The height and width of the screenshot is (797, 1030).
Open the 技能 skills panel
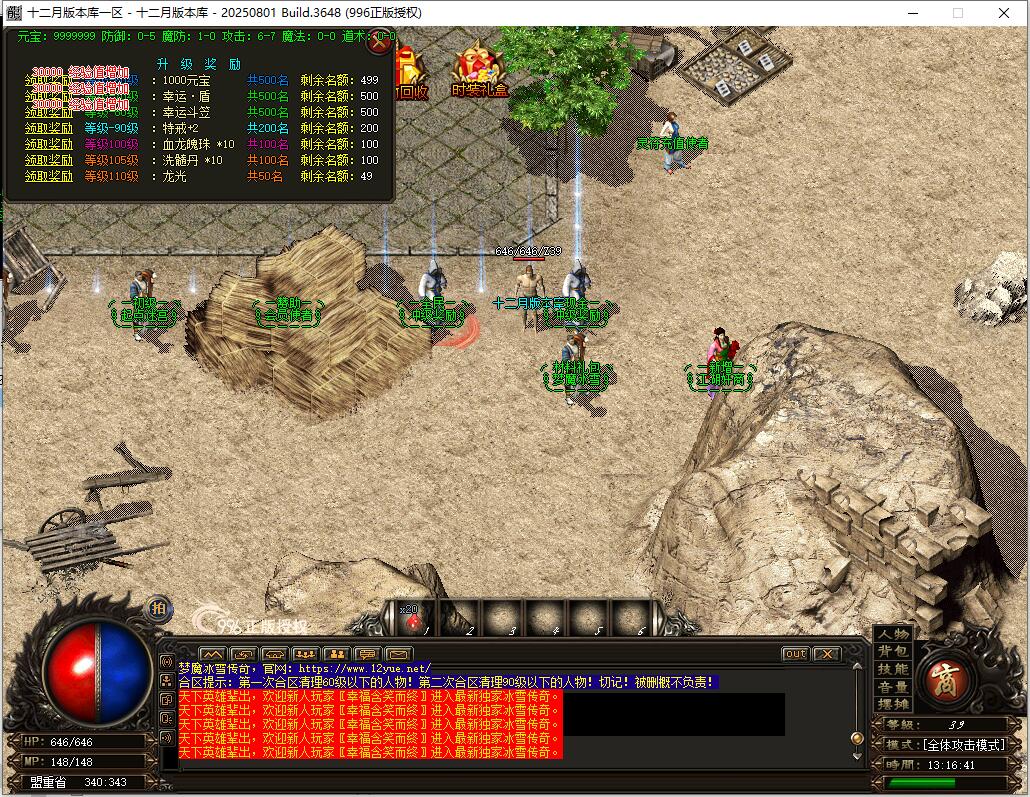pyautogui.click(x=893, y=669)
